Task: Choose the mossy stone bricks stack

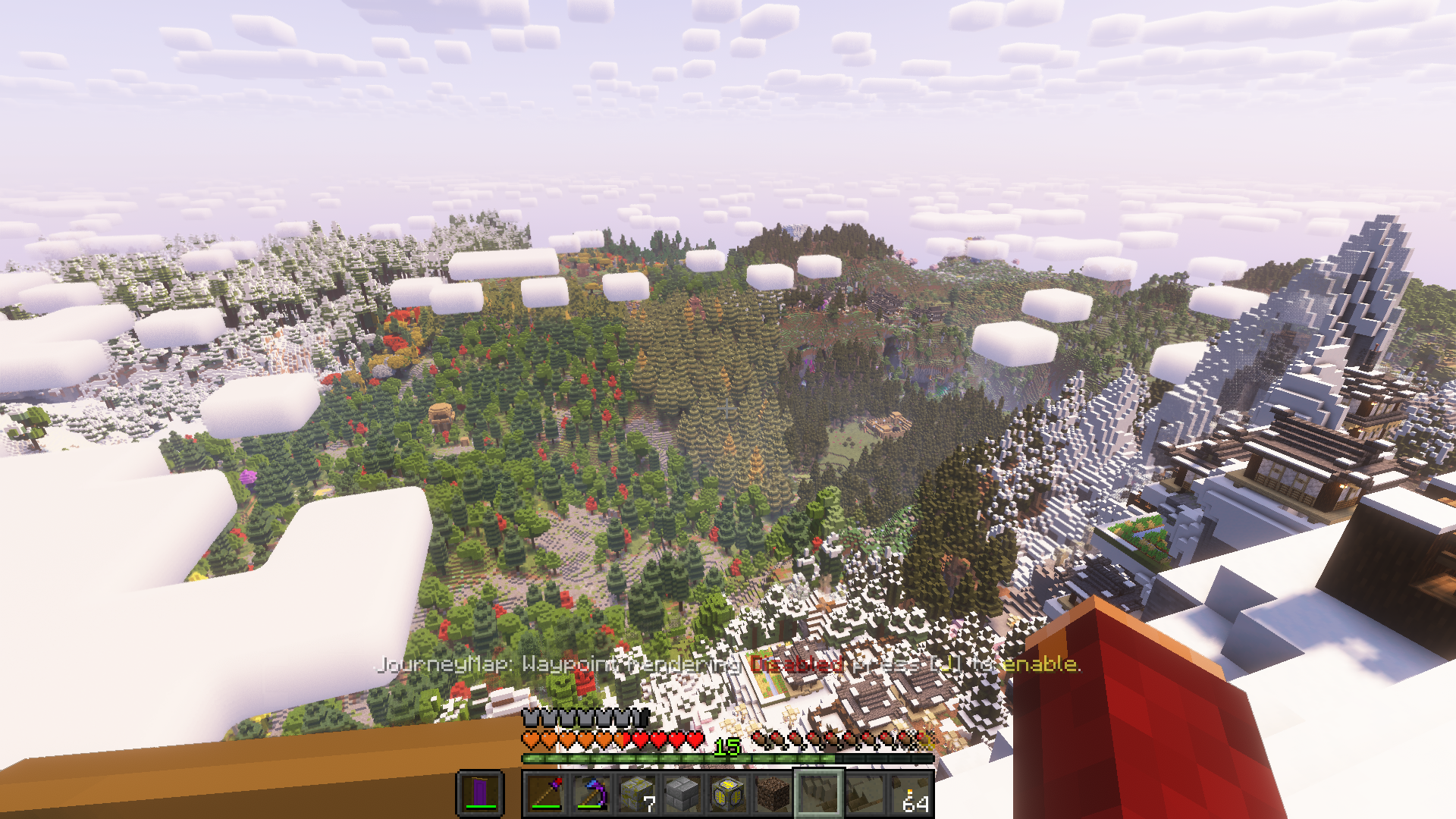Action: click(637, 794)
